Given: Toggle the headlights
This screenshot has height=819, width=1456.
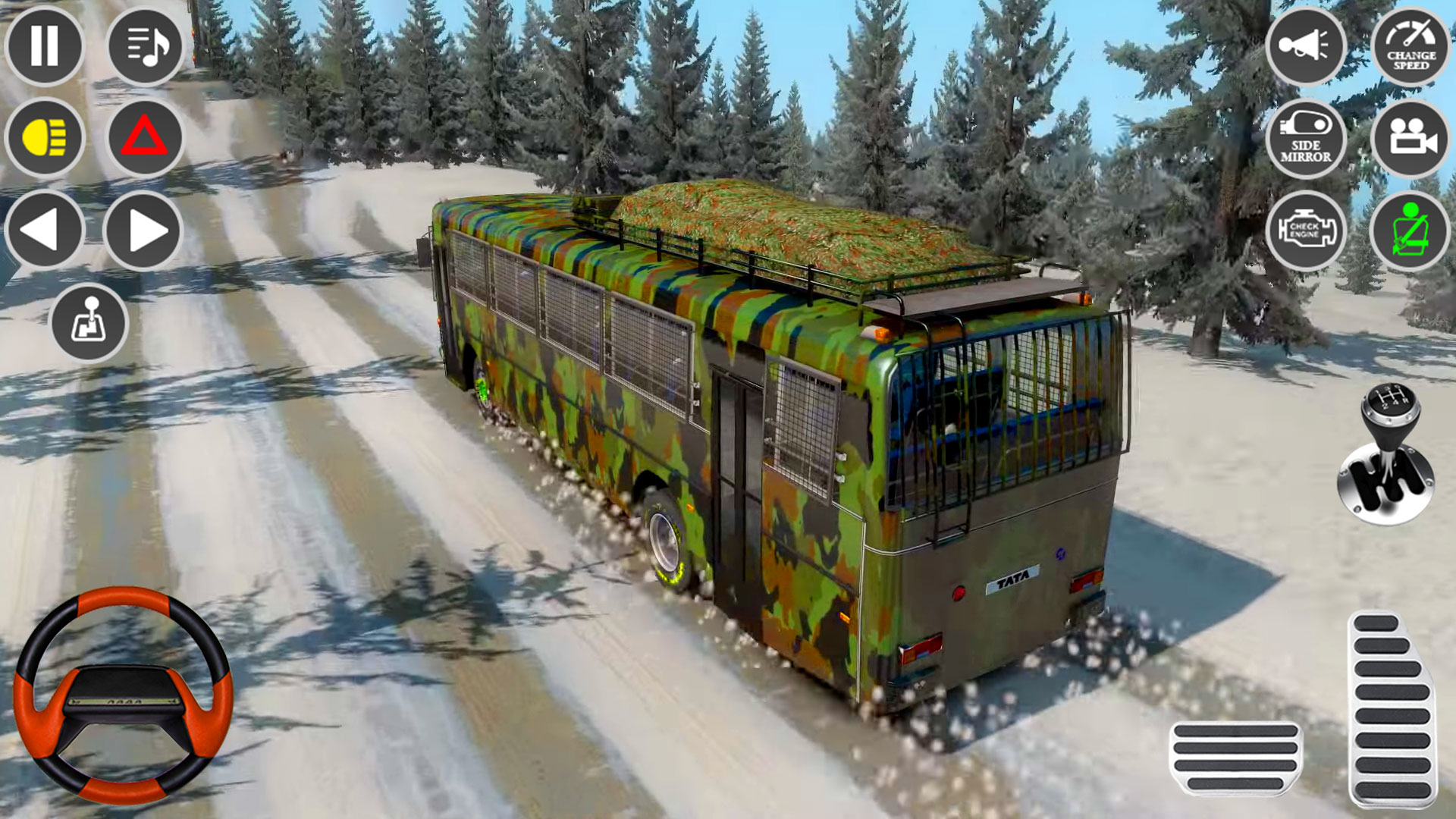Looking at the screenshot, I should (45, 138).
